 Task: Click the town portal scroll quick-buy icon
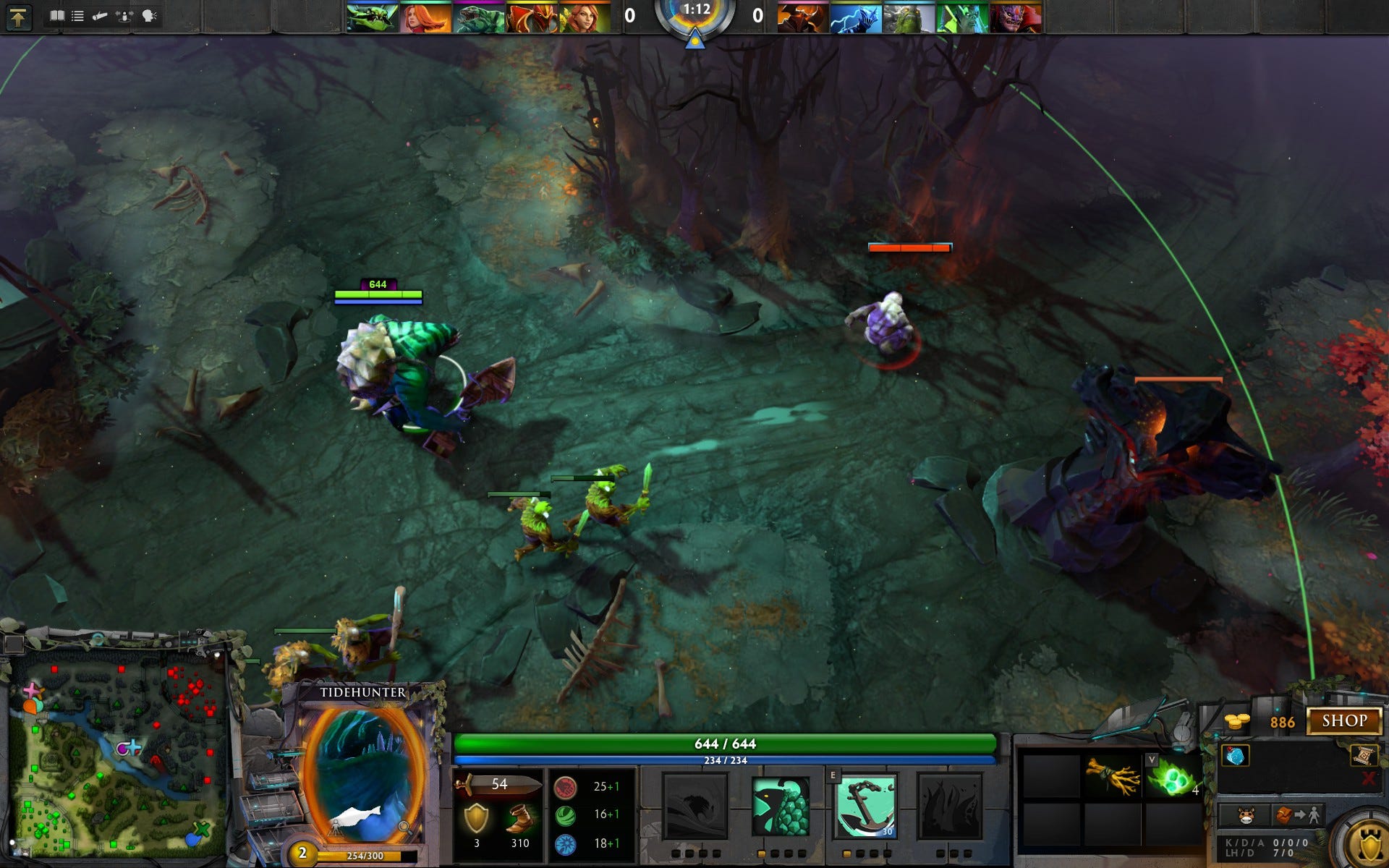(1362, 755)
